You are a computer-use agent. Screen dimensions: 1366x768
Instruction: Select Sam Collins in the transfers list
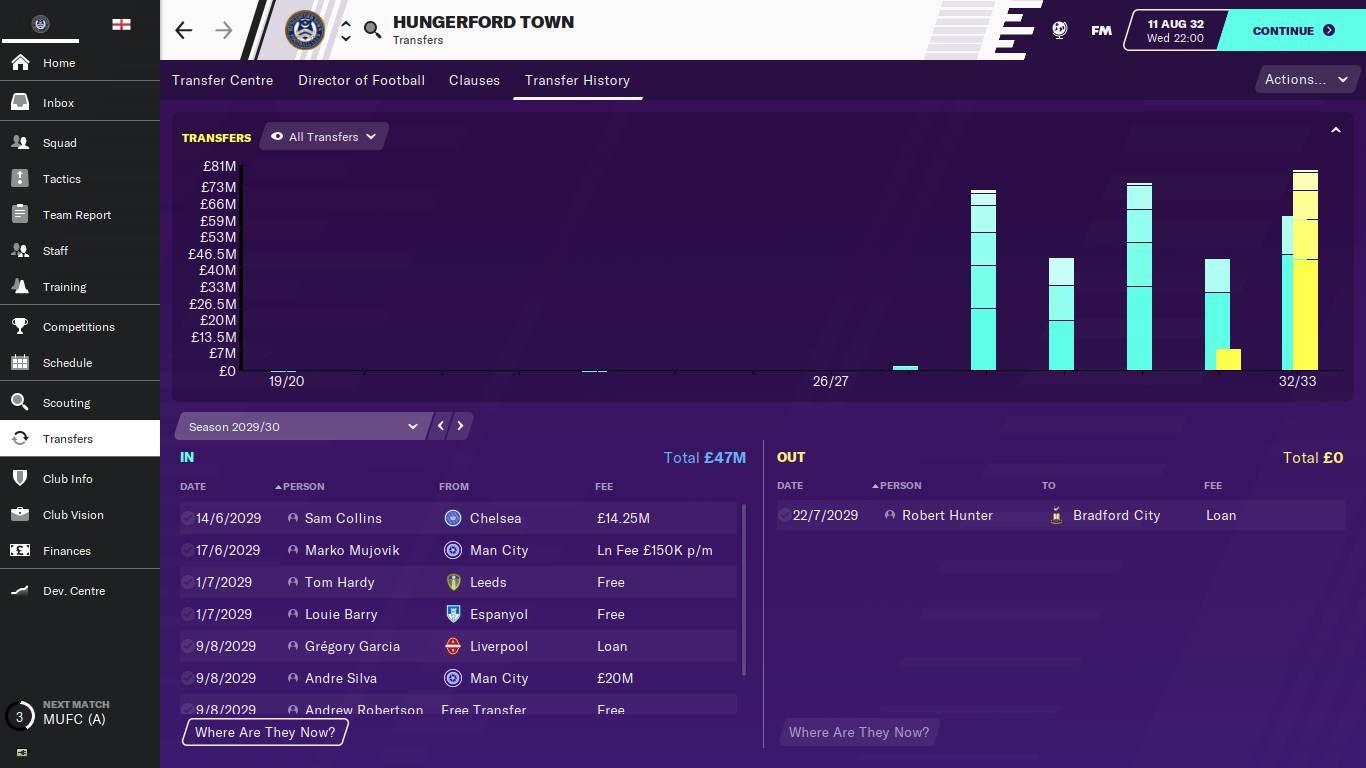pos(343,518)
